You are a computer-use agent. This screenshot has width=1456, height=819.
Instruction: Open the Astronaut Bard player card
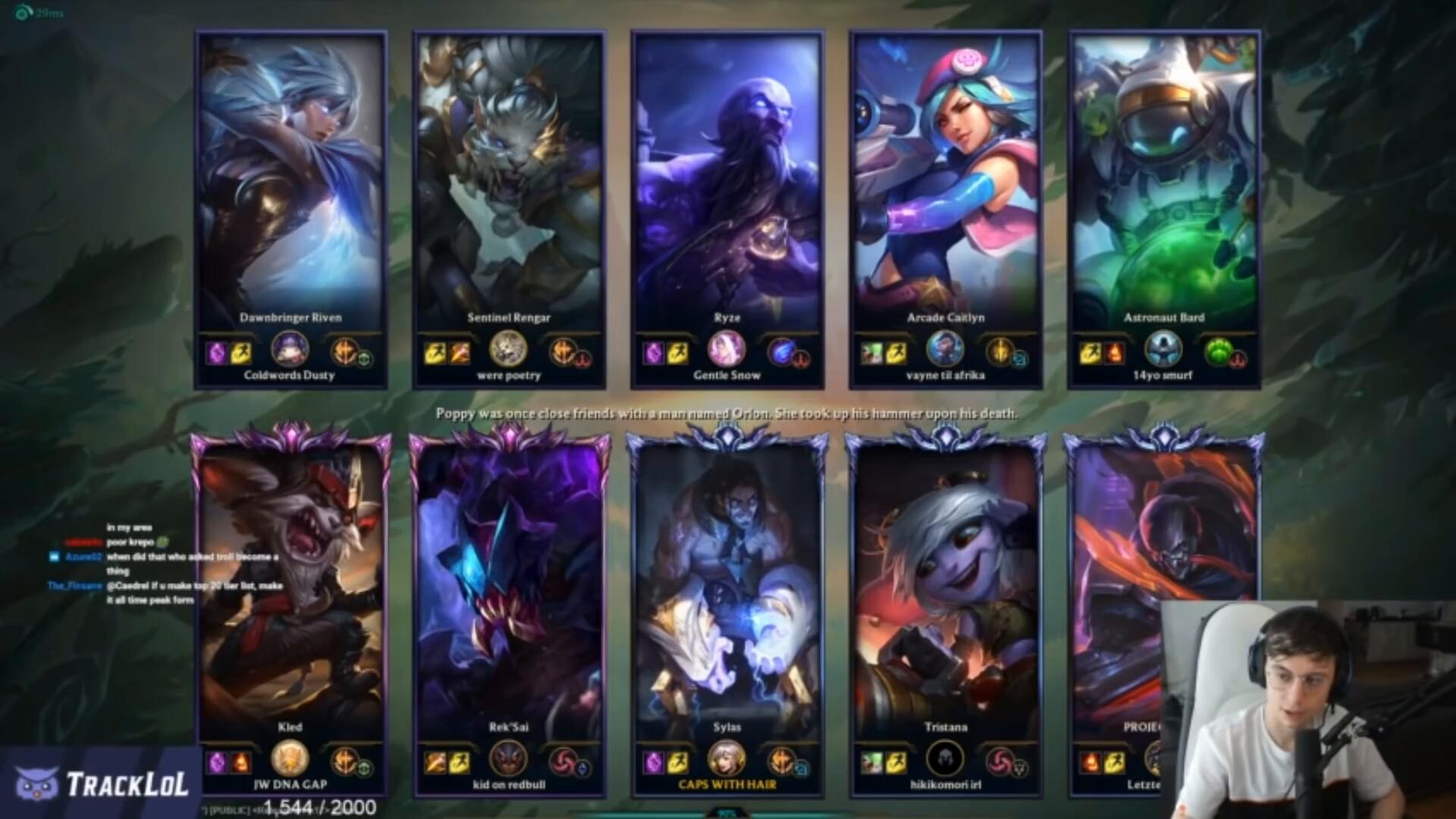point(1164,182)
